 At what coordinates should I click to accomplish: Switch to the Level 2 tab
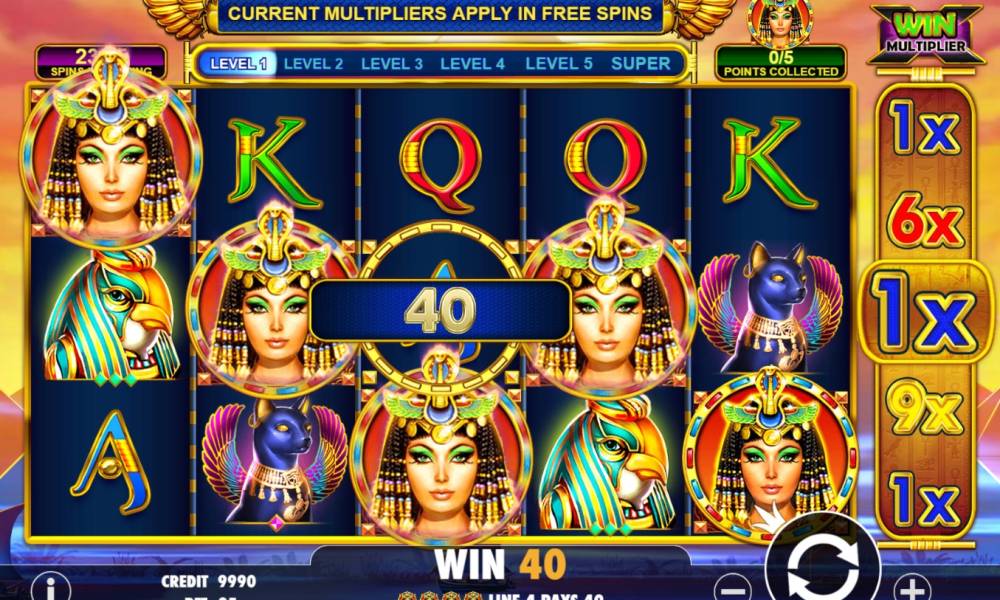[x=313, y=63]
